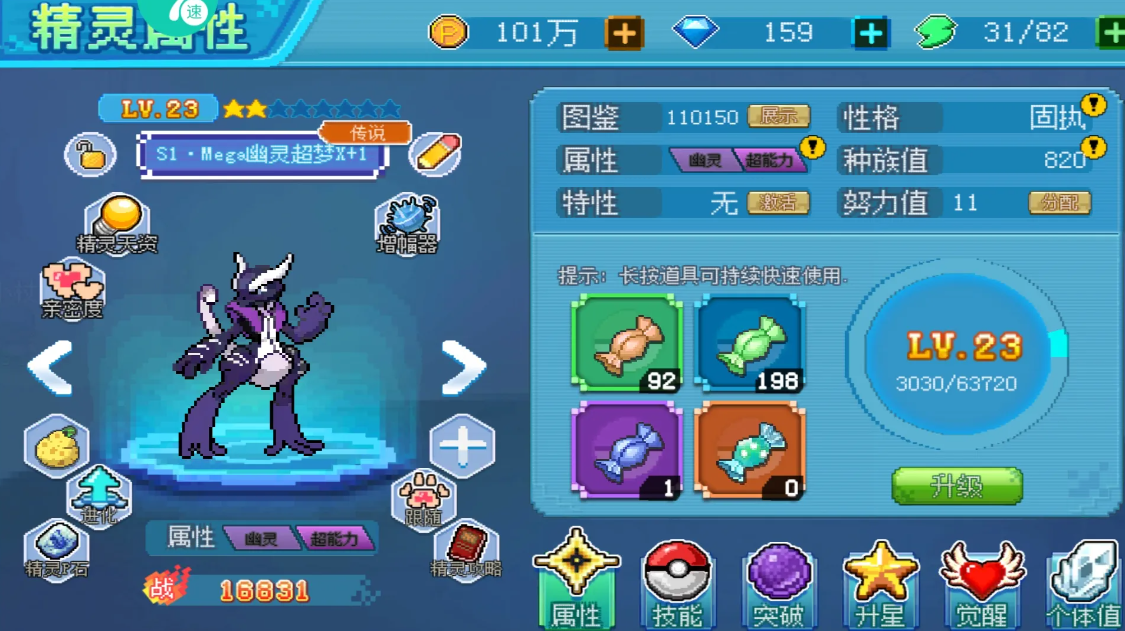
Task: Show the previous spirit with left arrow
Action: coord(50,368)
